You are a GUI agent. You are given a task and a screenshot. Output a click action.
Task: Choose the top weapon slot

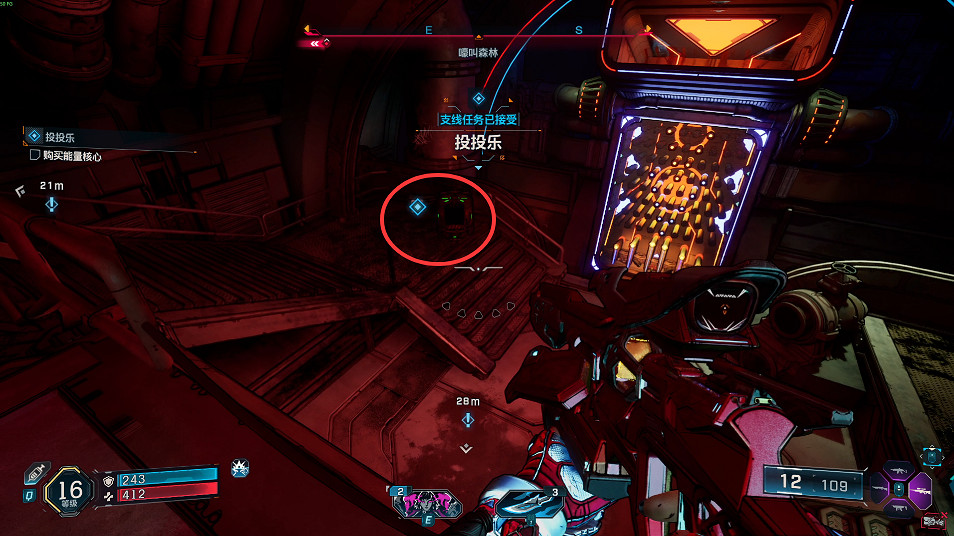pos(898,469)
